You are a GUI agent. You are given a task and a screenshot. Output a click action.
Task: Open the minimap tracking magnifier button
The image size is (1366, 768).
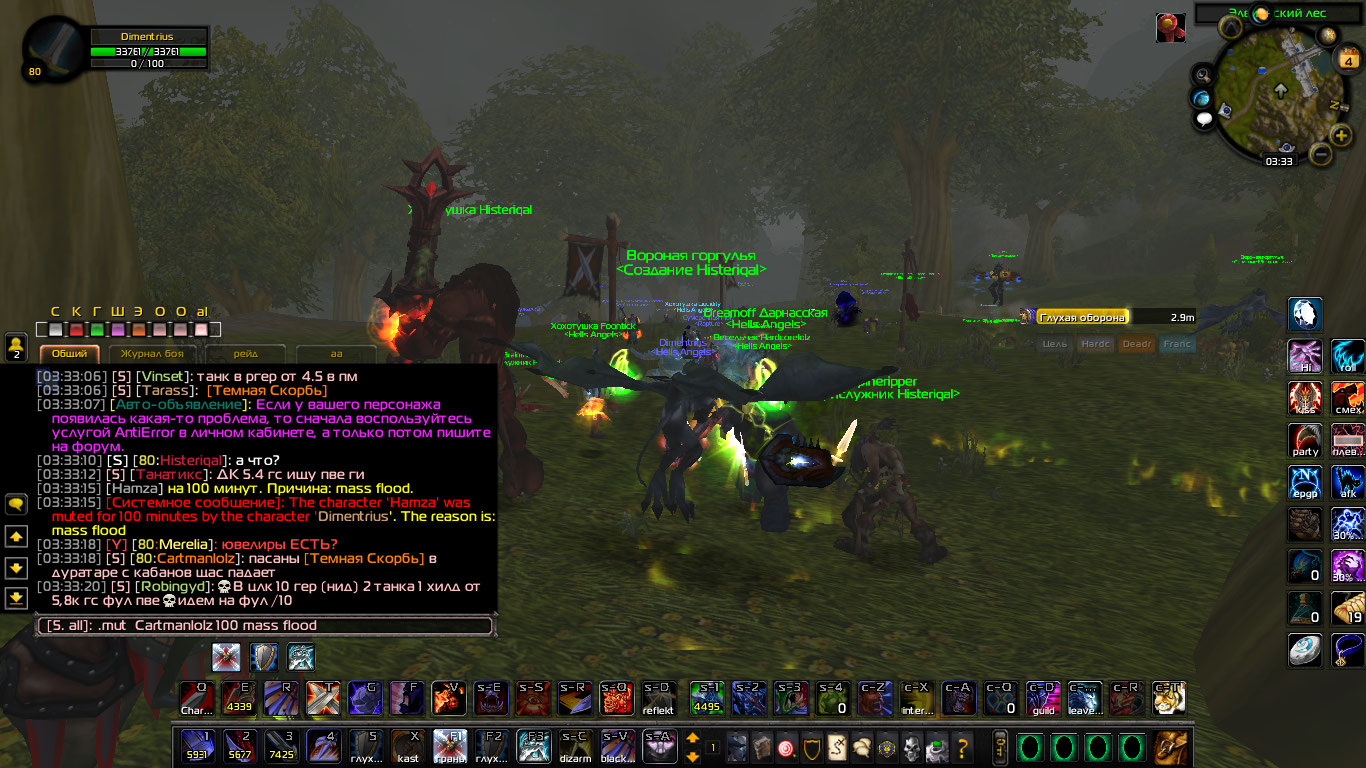coord(1202,74)
